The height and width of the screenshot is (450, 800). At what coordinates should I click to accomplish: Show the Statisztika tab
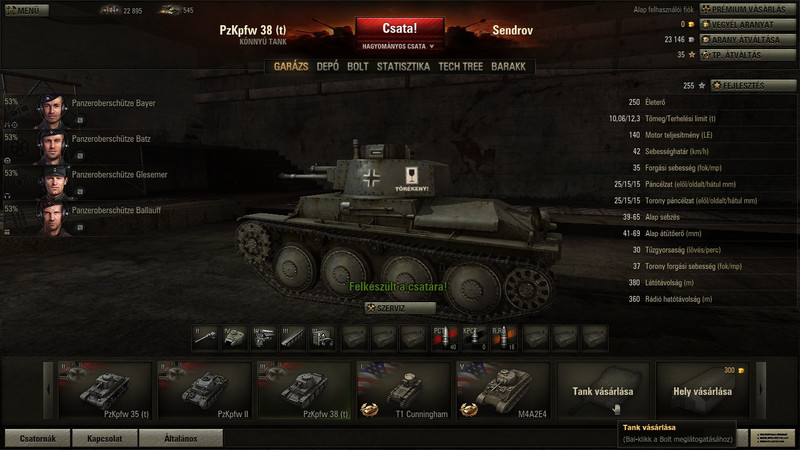tap(404, 66)
